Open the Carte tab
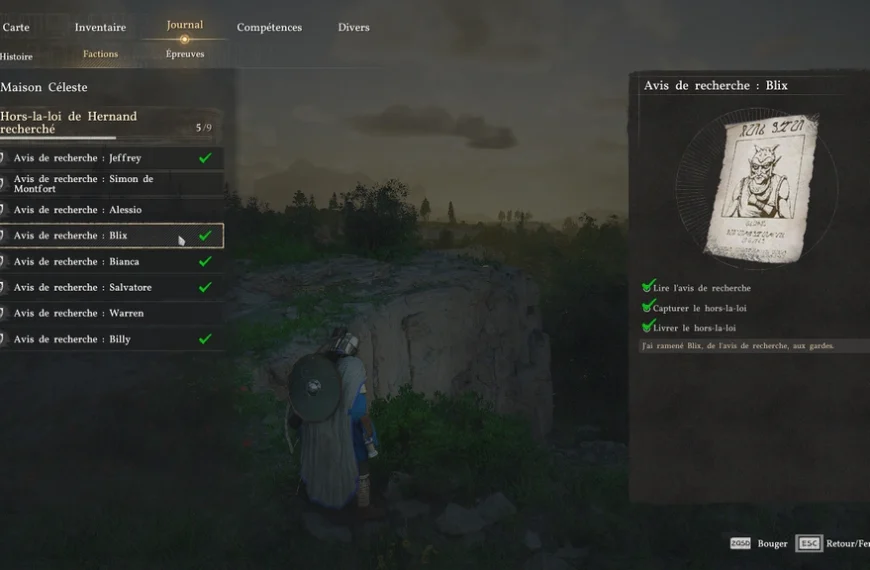Viewport: 870px width, 570px height. pos(16,27)
